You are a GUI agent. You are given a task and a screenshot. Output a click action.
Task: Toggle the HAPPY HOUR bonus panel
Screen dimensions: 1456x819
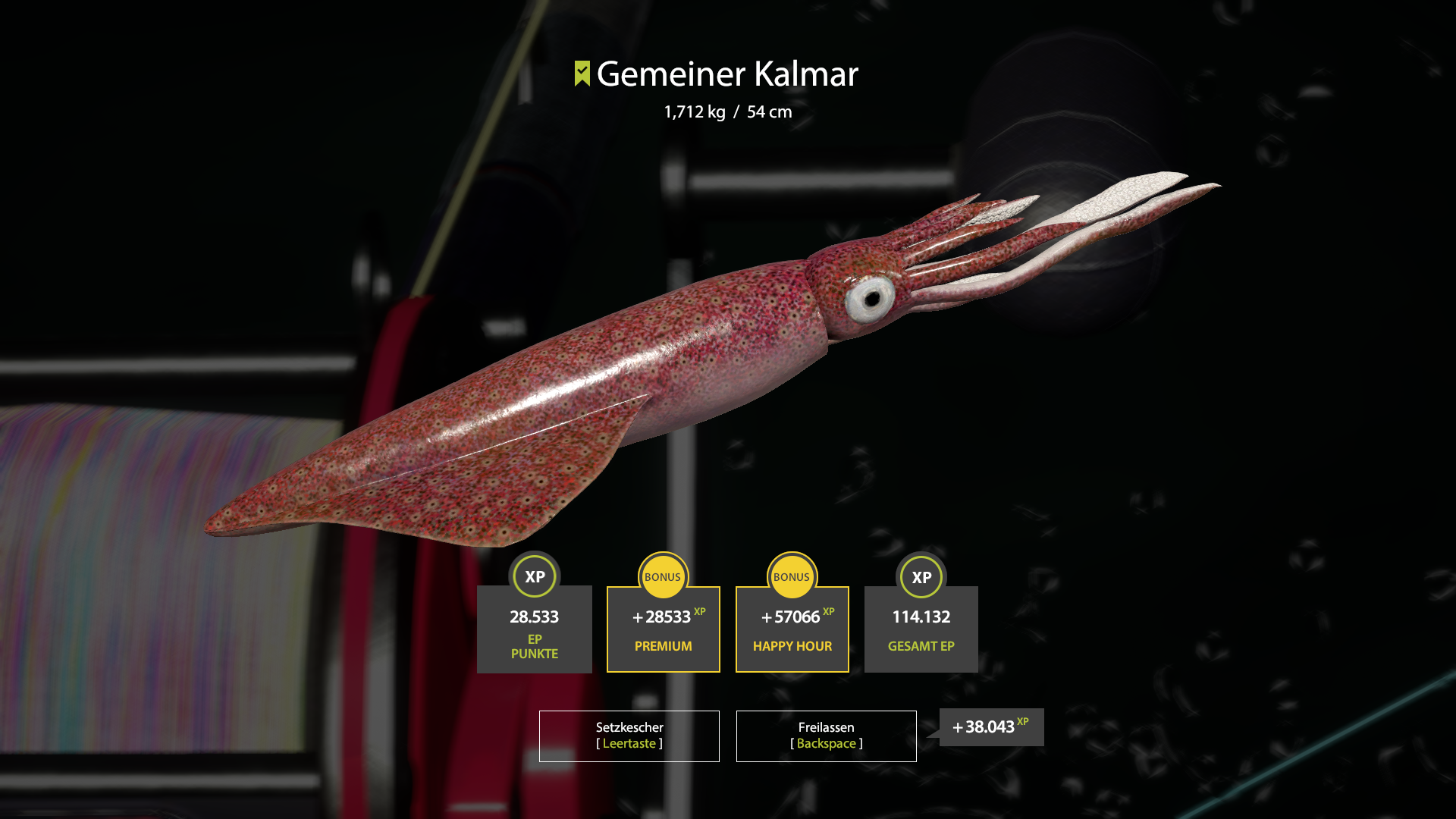pyautogui.click(x=792, y=629)
